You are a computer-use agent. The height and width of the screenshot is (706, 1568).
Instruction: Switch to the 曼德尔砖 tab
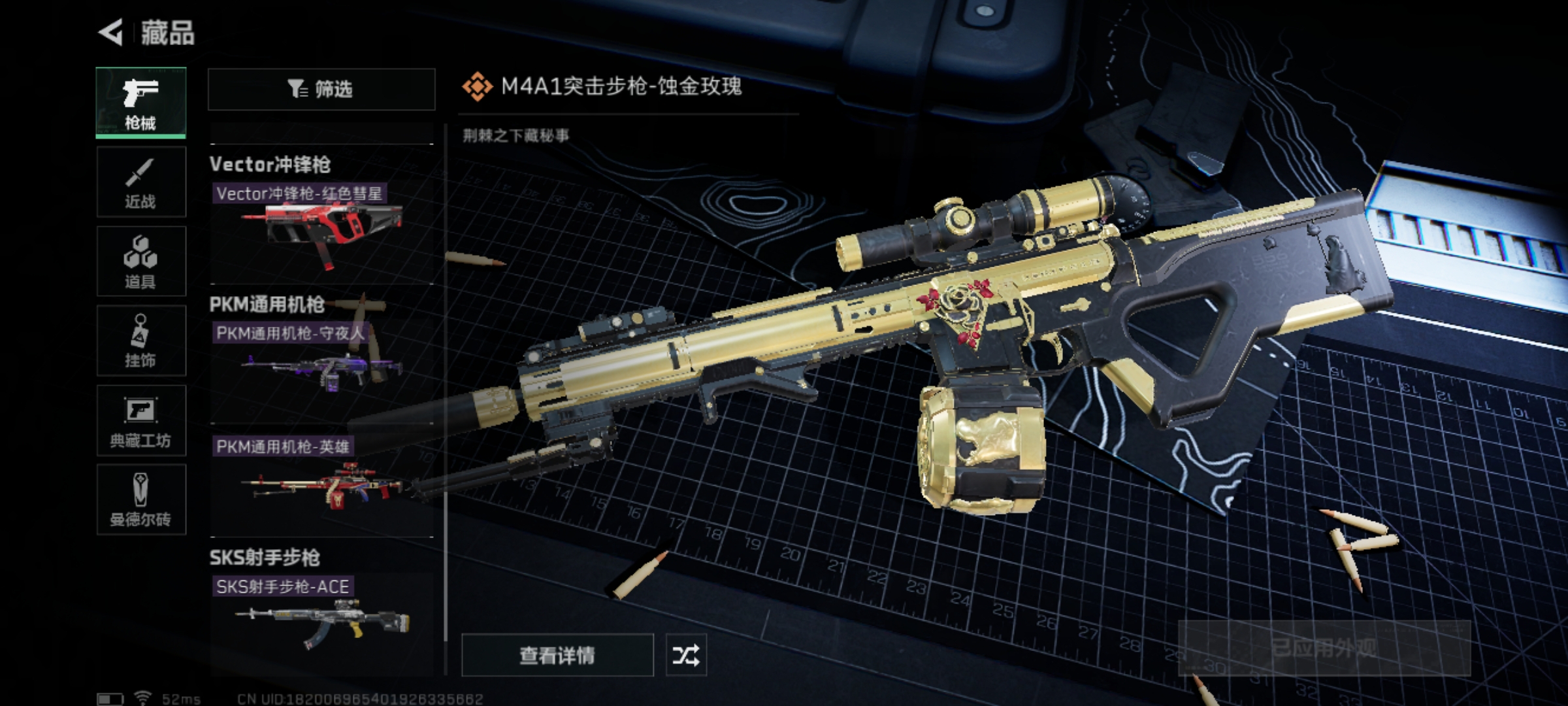[141, 499]
